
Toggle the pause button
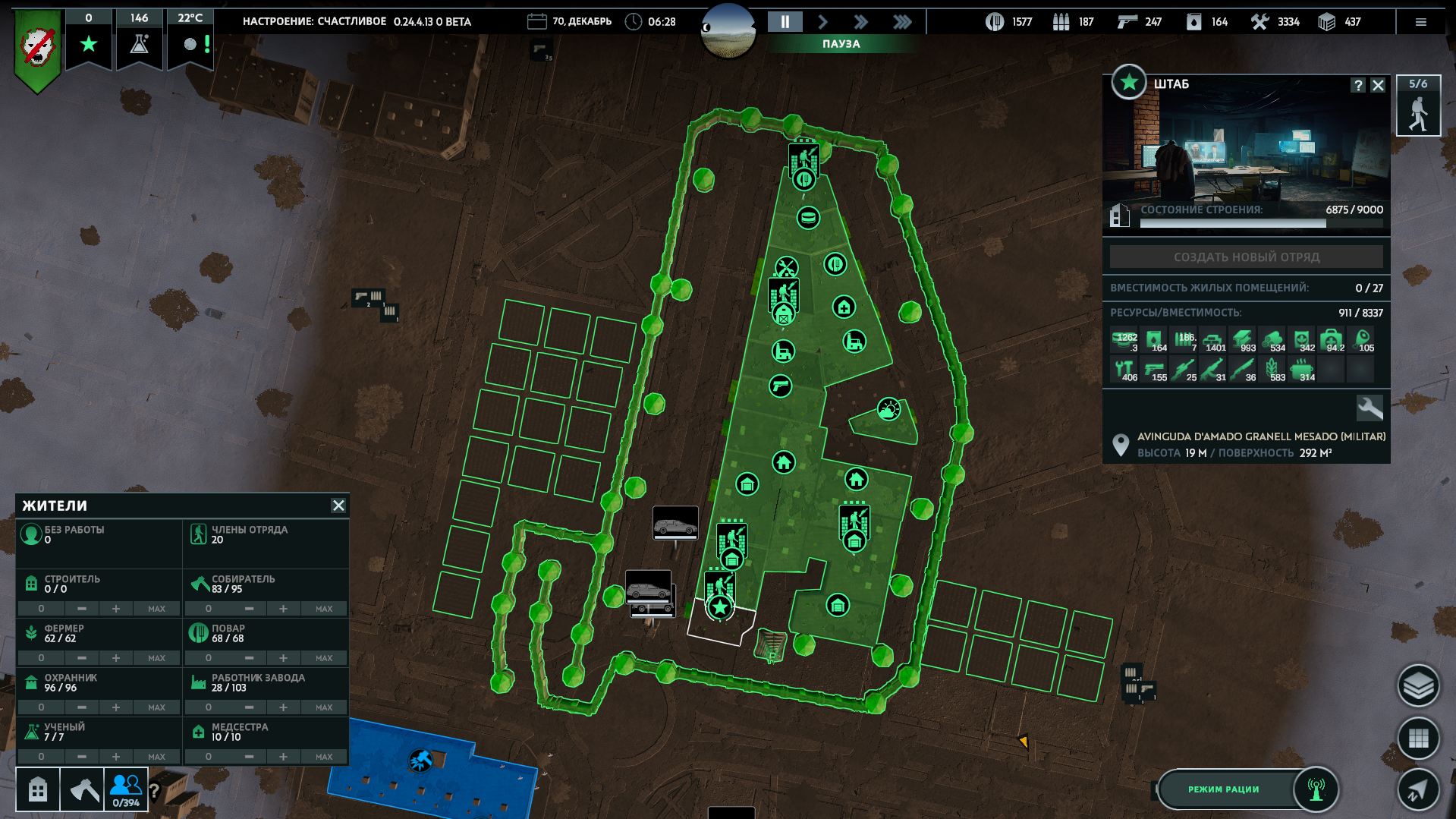coord(785,22)
